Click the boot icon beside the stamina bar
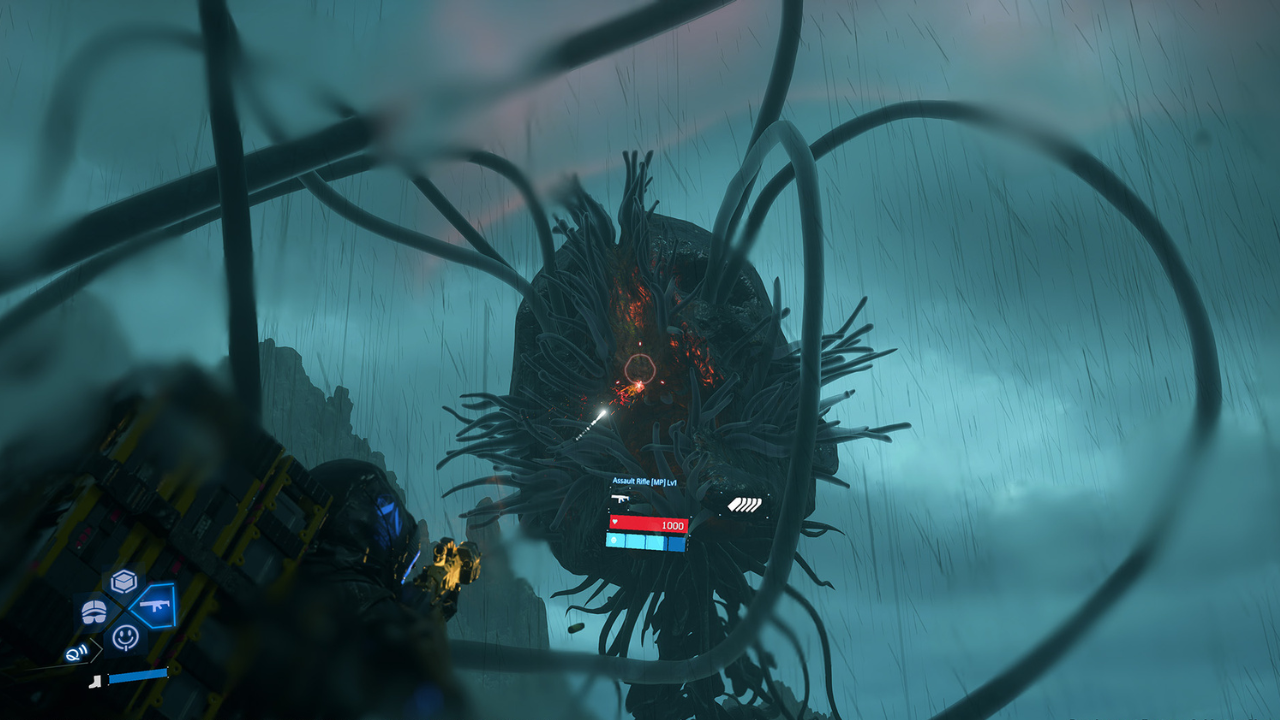The width and height of the screenshot is (1280, 720). (x=94, y=681)
